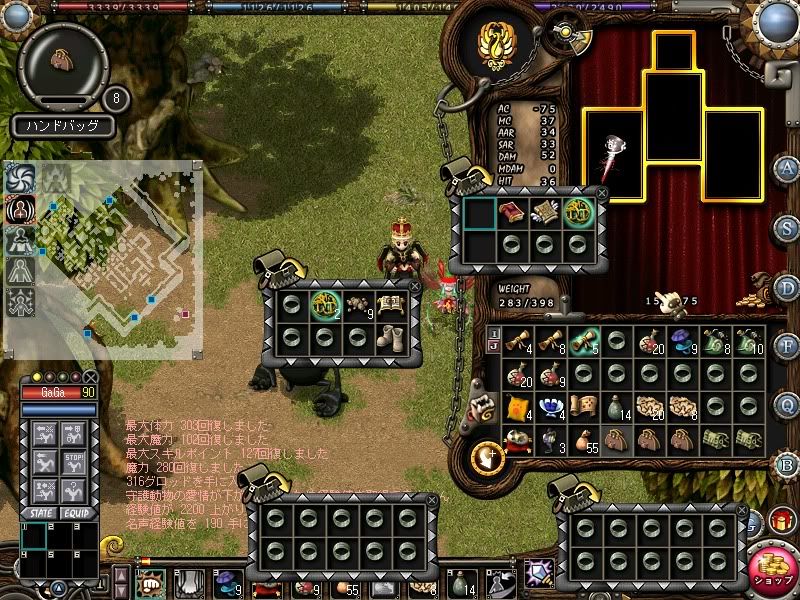Select the round S button
This screenshot has width=800, height=600.
click(787, 227)
